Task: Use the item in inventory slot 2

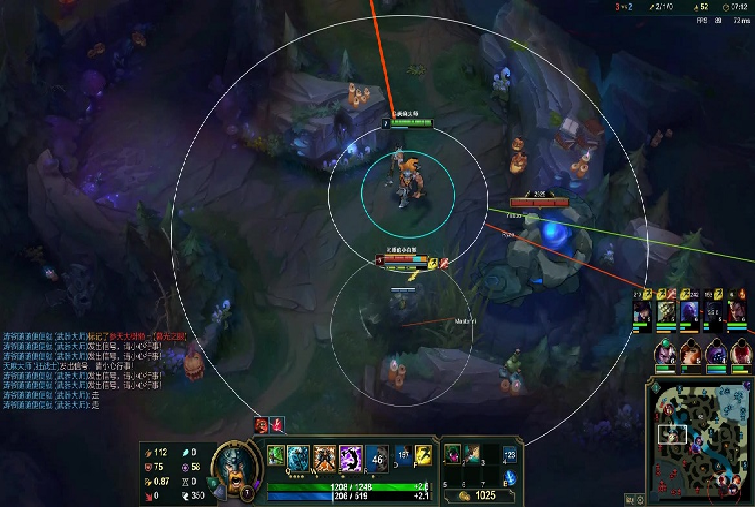Action: tap(473, 455)
